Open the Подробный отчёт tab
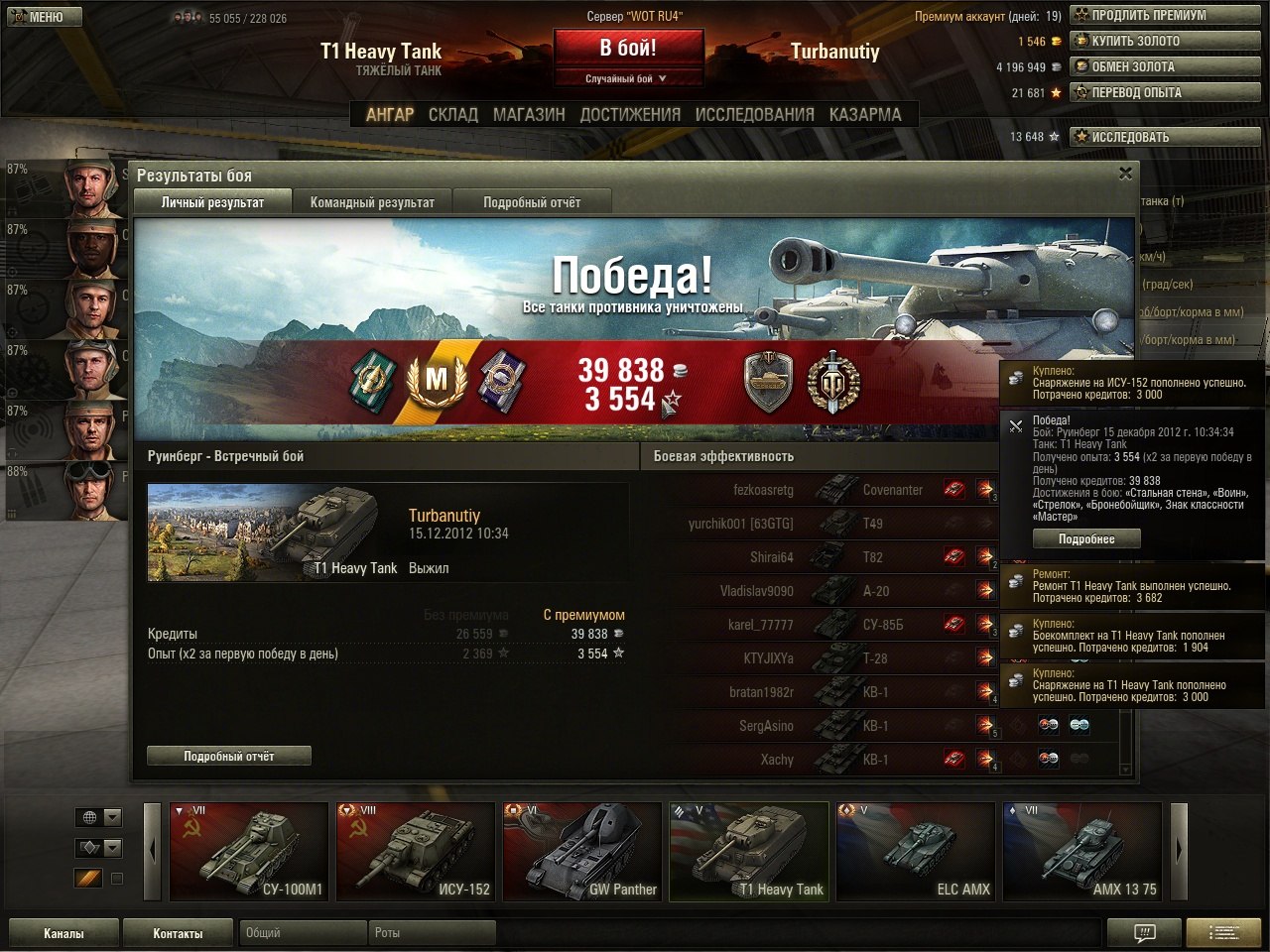The height and width of the screenshot is (952, 1270). 532,202
